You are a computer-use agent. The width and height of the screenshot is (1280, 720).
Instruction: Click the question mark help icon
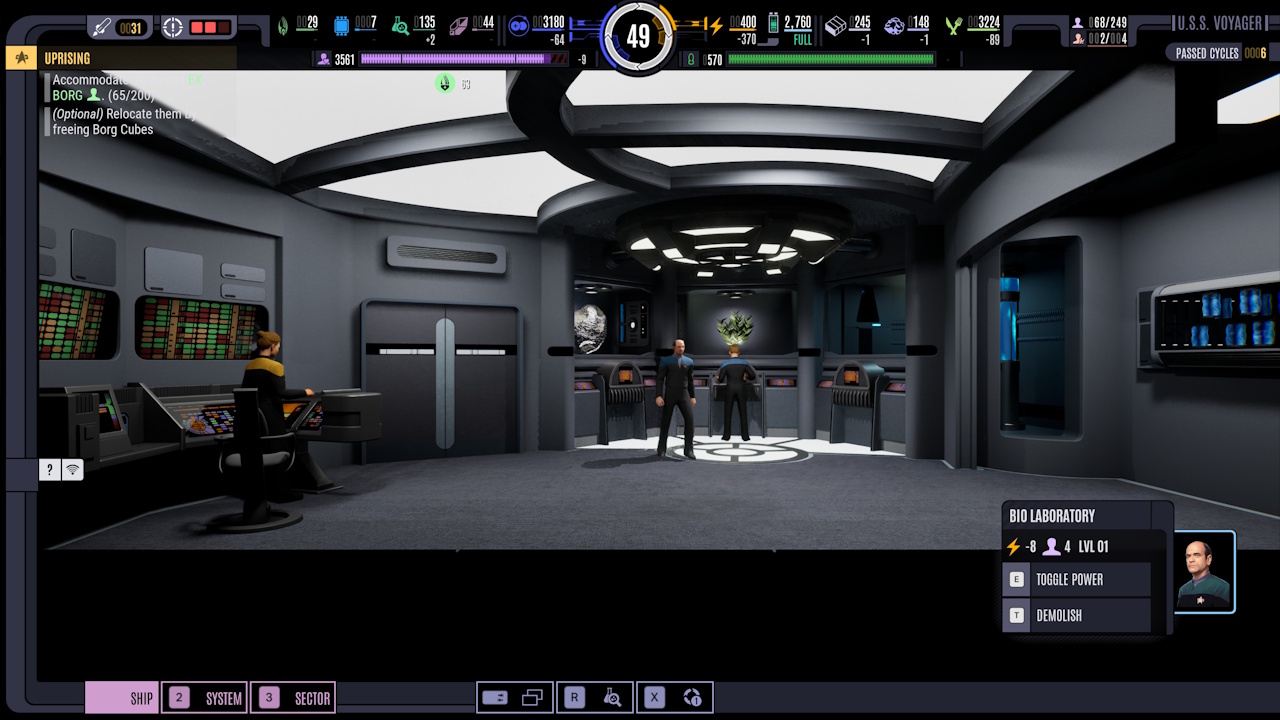[49, 469]
